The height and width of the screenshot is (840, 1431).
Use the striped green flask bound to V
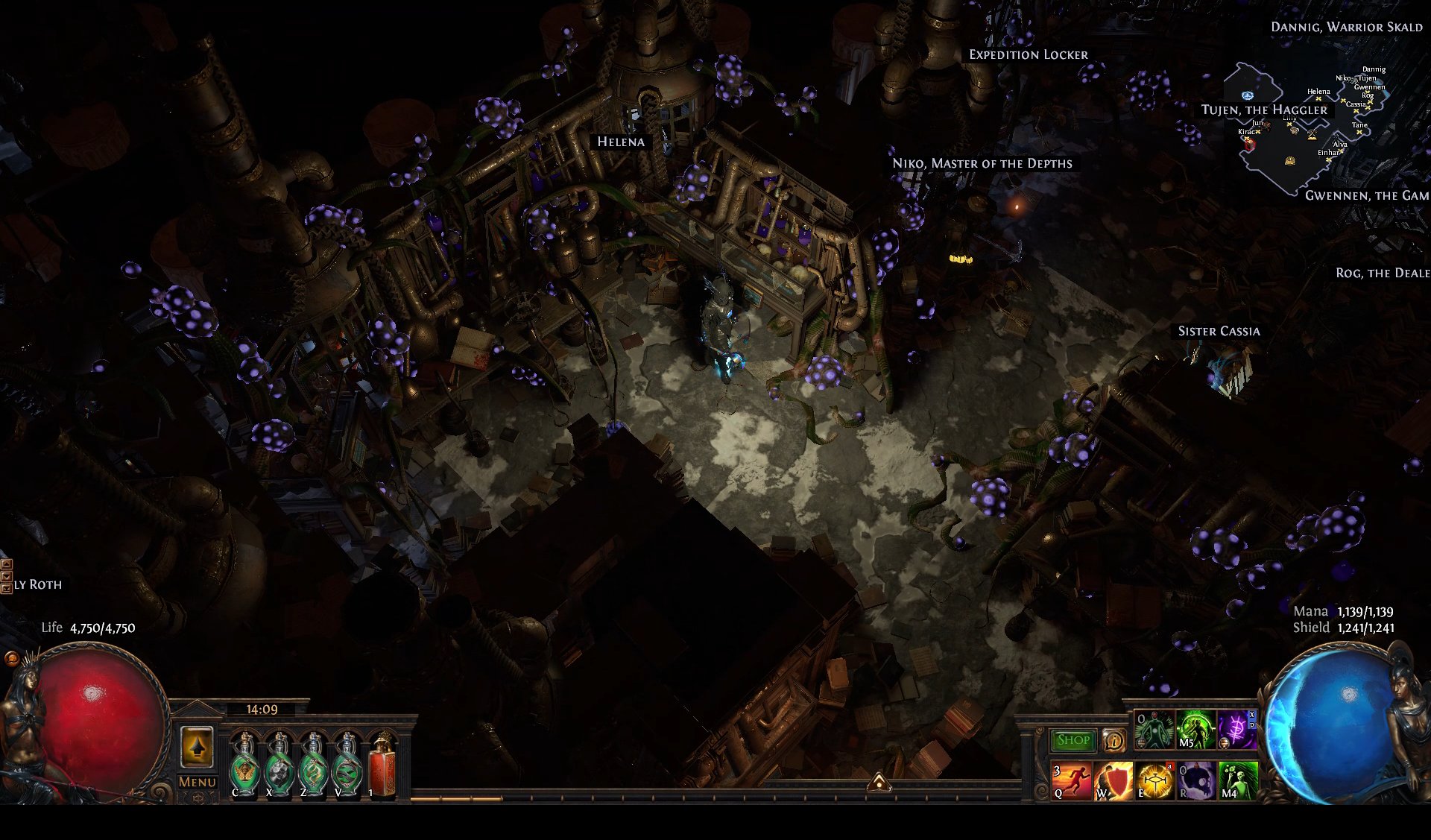(x=347, y=765)
